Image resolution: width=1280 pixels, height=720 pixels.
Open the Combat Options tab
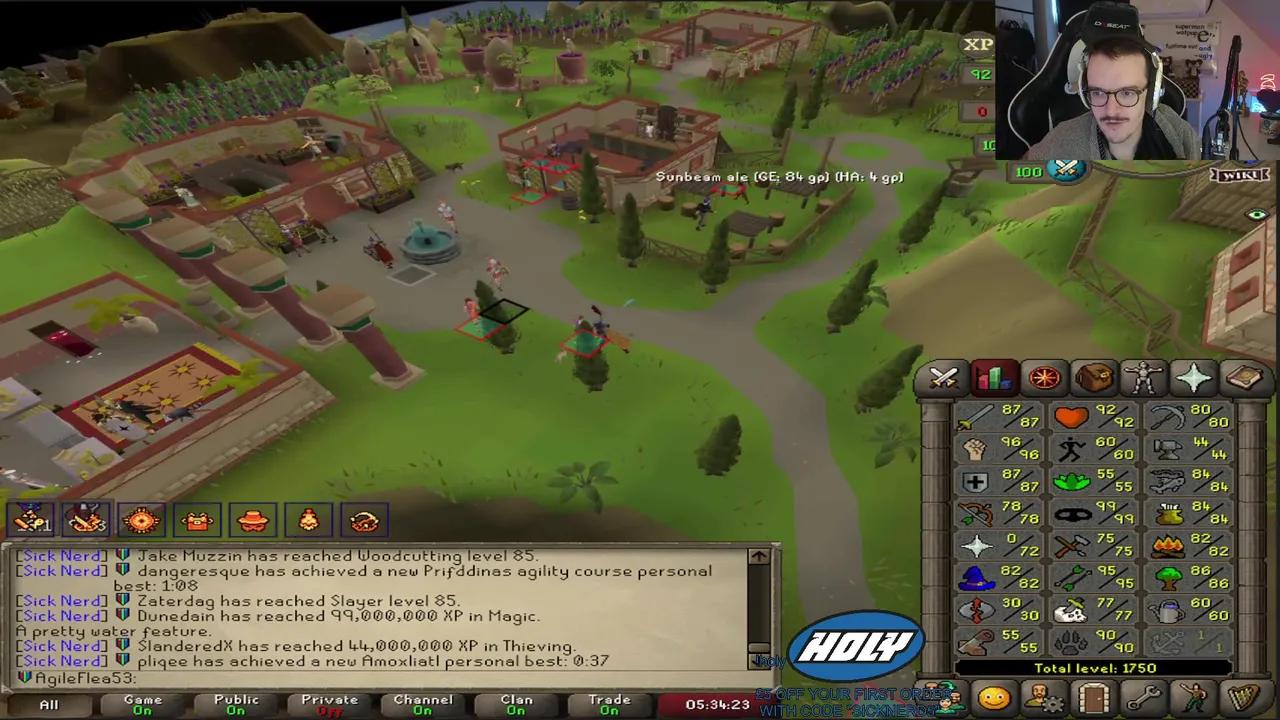[x=944, y=377]
